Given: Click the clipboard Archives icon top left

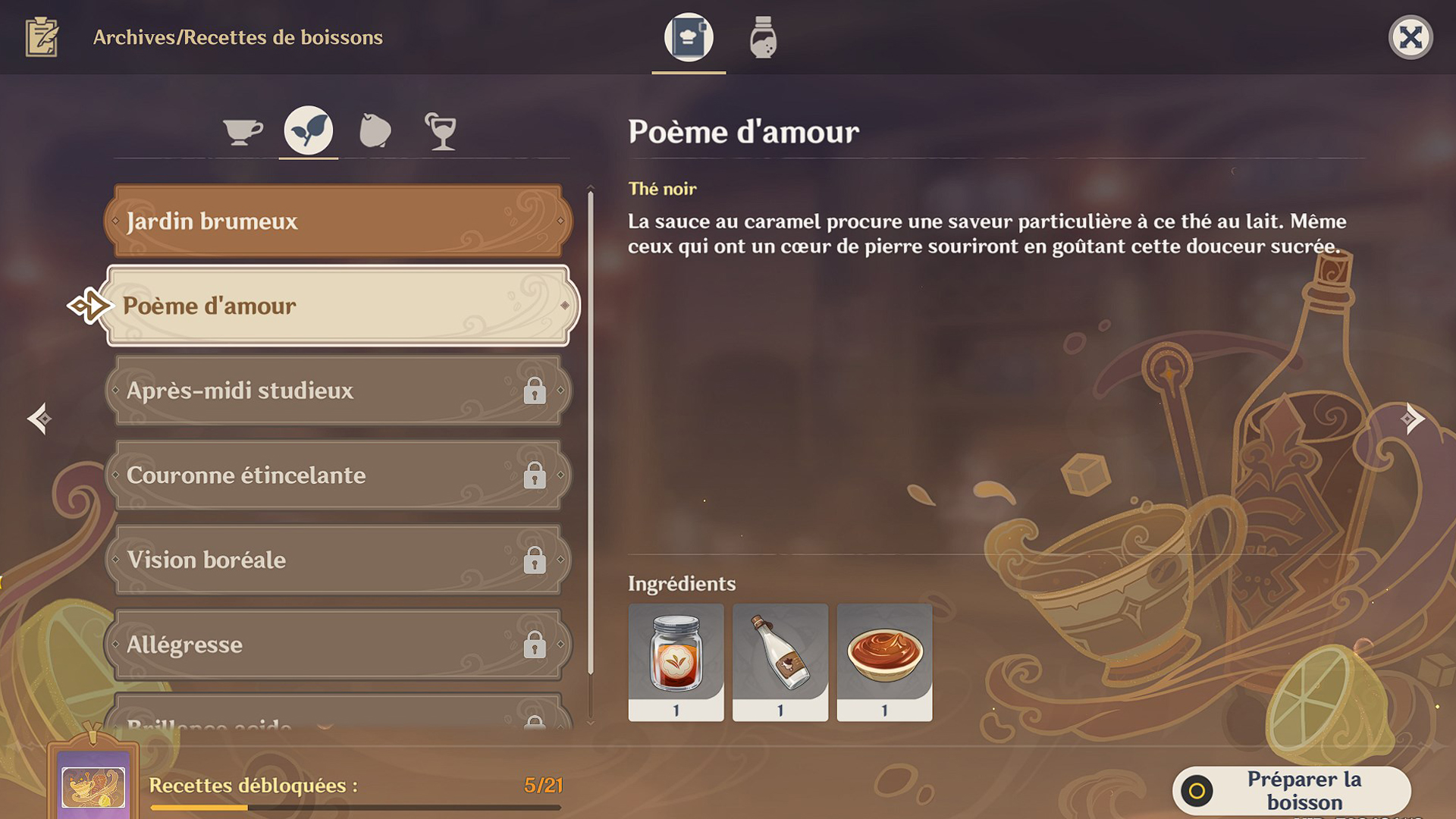Looking at the screenshot, I should point(43,36).
